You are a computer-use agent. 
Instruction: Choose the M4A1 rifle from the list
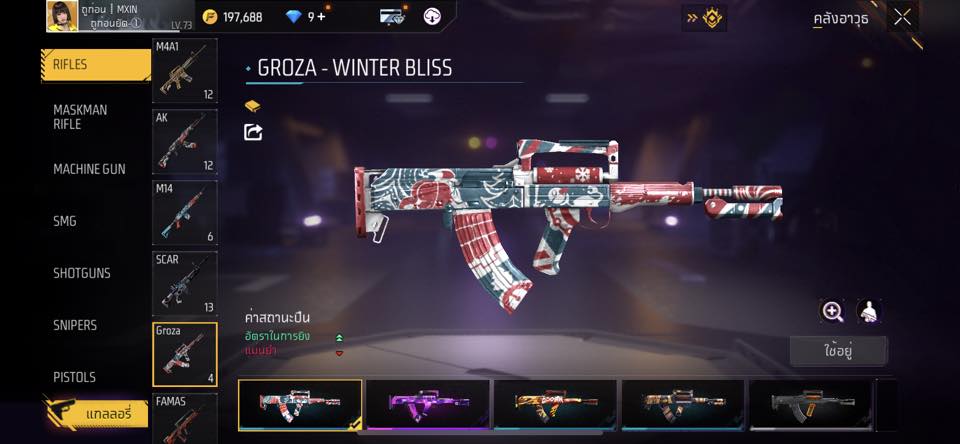(184, 71)
